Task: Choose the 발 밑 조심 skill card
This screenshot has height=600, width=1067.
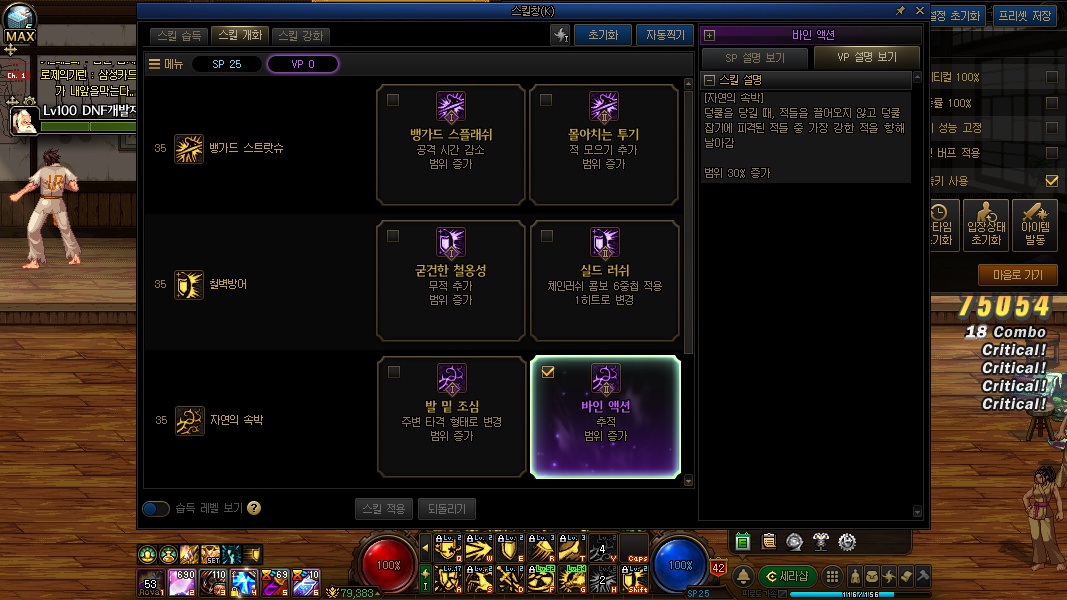Action: pyautogui.click(x=451, y=416)
